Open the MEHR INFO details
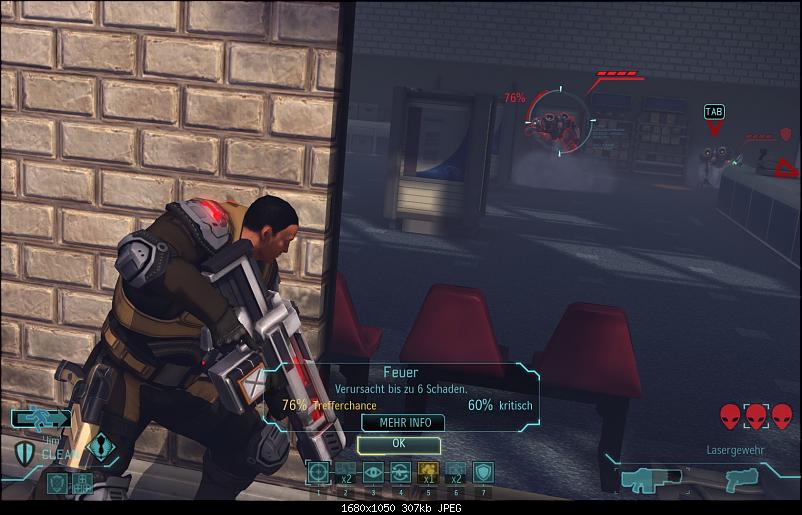Viewport: 802px width, 515px height. click(398, 423)
